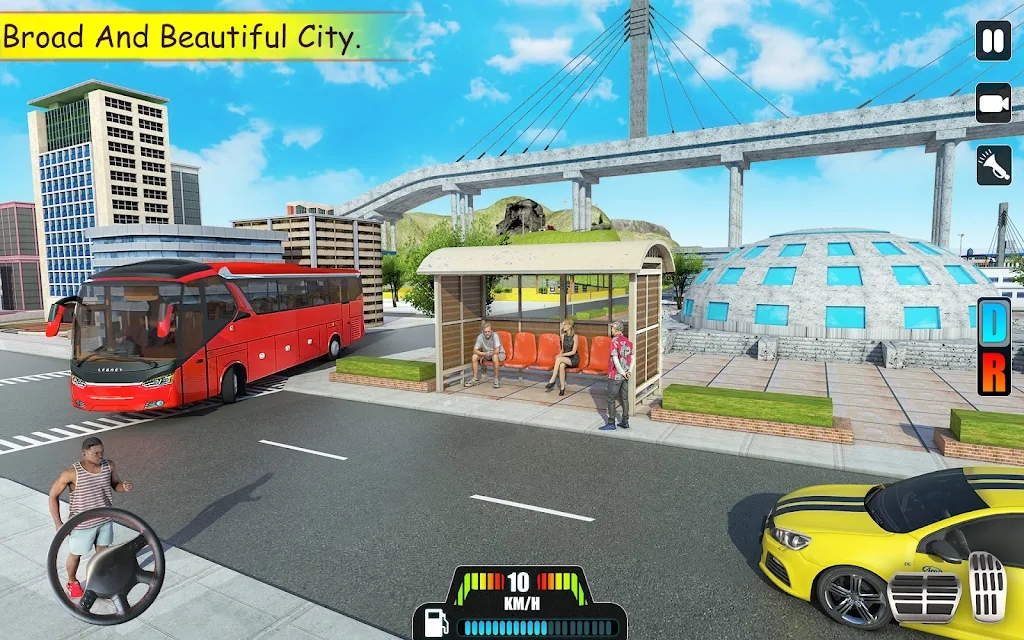Switch camera view using the camera icon
This screenshot has width=1024, height=640.
(993, 103)
